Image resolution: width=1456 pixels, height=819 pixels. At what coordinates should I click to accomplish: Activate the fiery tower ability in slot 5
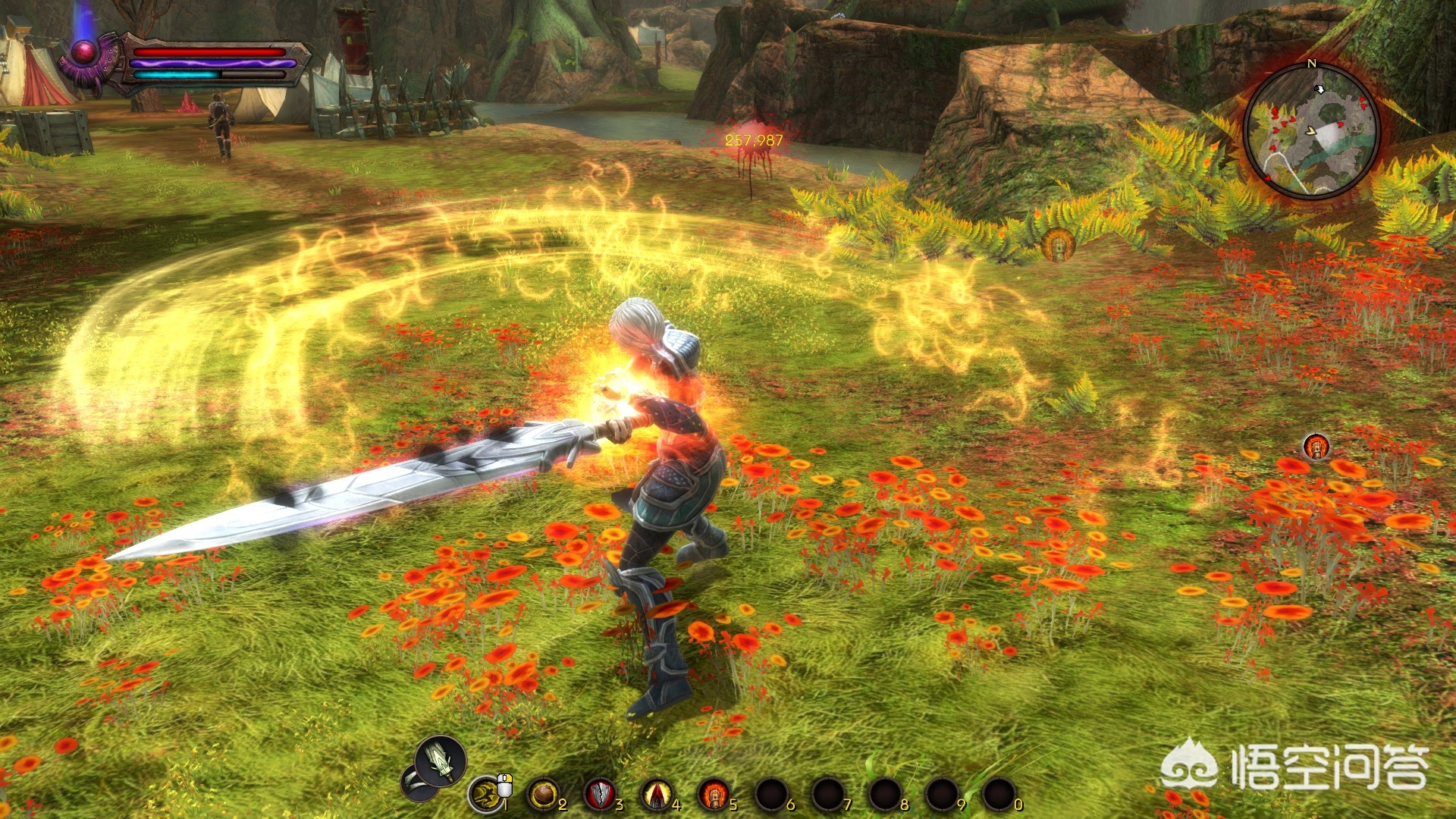(713, 794)
